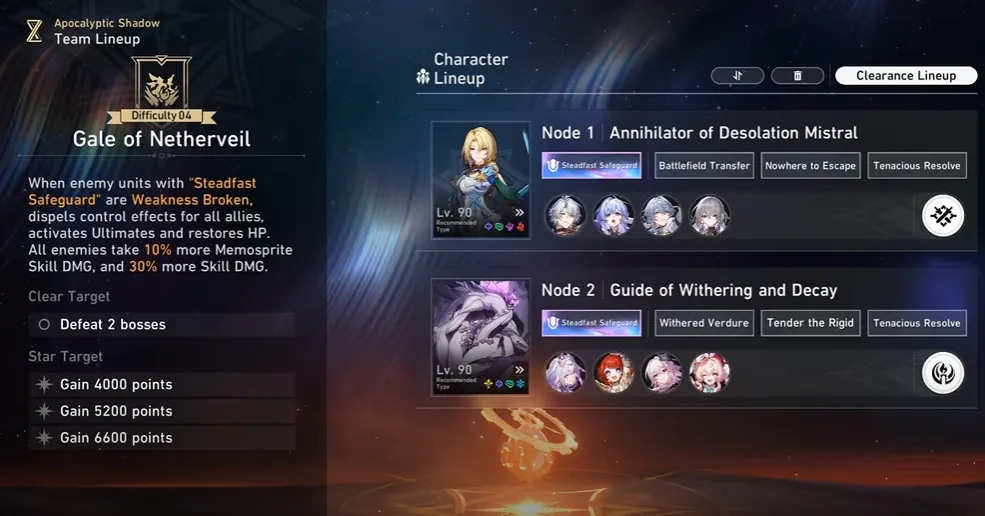The height and width of the screenshot is (516, 985).
Task: View Node 2 boss portrait details
Action: tap(480, 337)
